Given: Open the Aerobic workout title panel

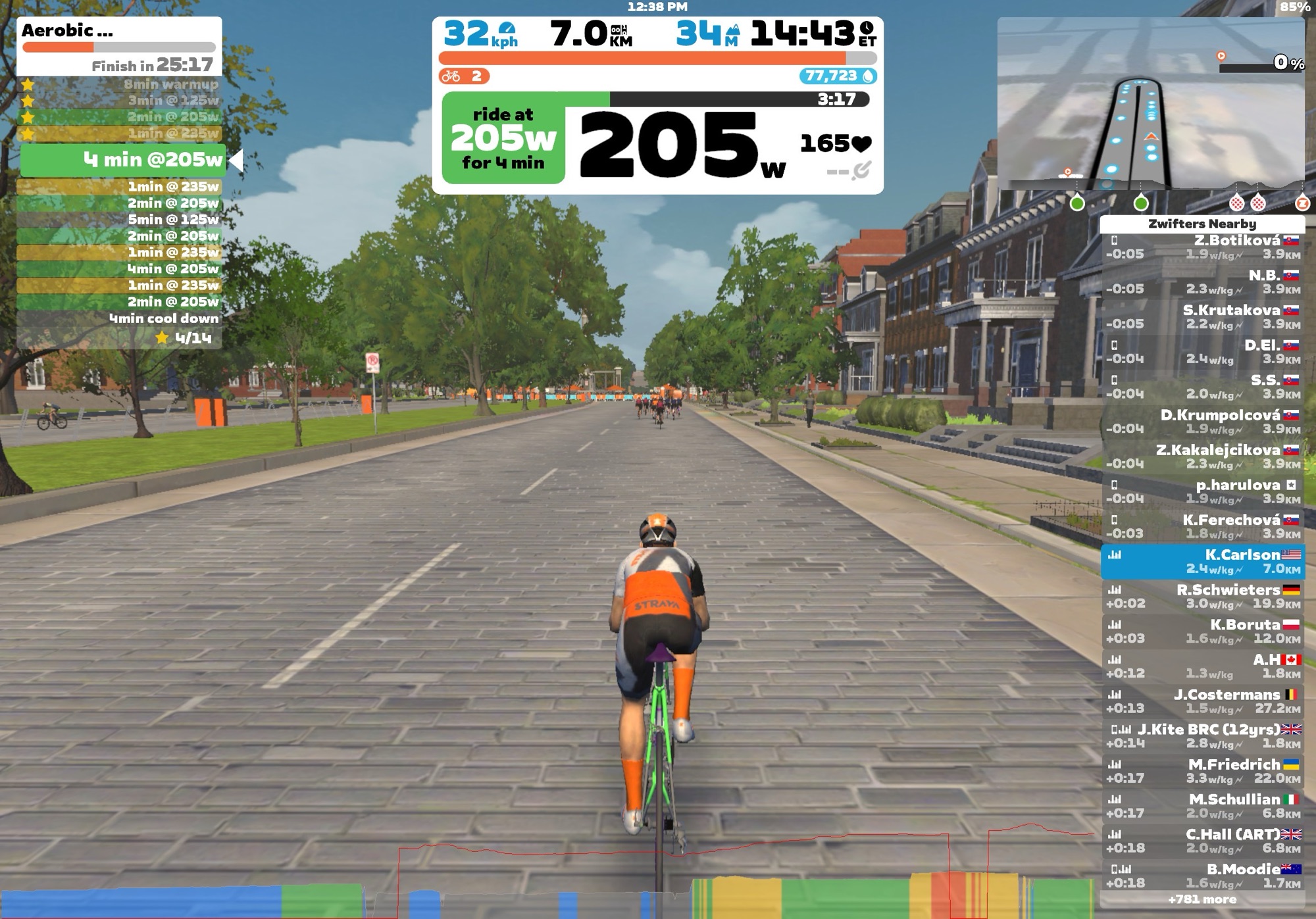Looking at the screenshot, I should tap(119, 46).
